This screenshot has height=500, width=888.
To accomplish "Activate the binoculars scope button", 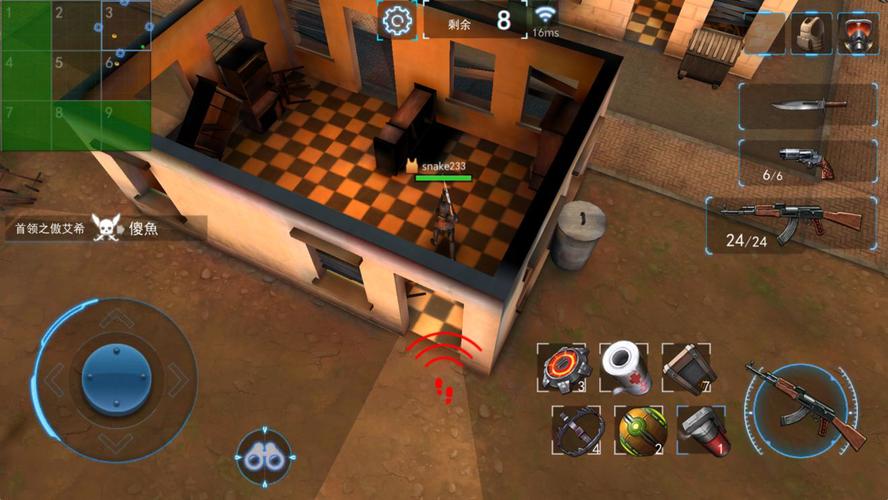I will 264,459.
